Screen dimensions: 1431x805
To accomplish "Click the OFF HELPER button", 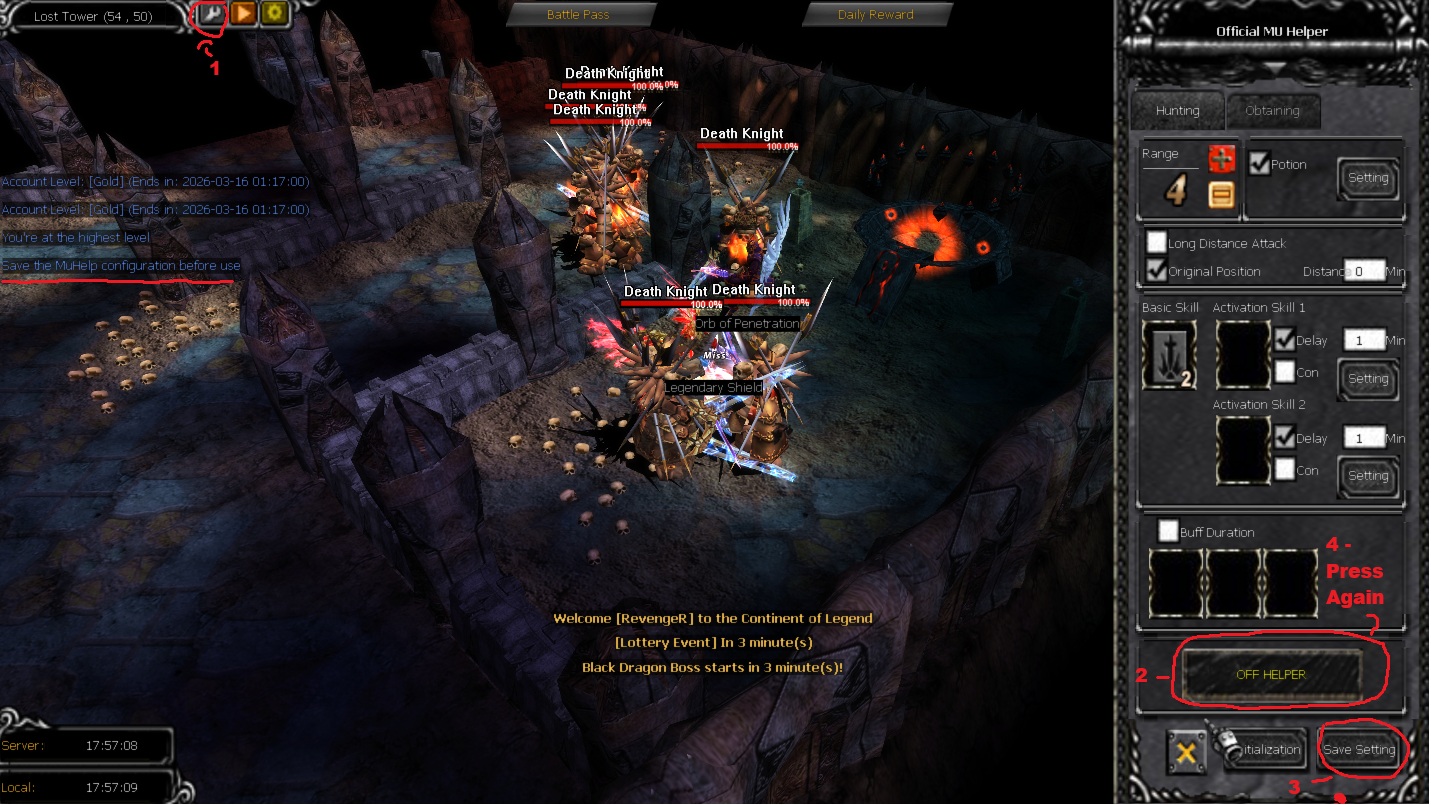I will pos(1271,675).
